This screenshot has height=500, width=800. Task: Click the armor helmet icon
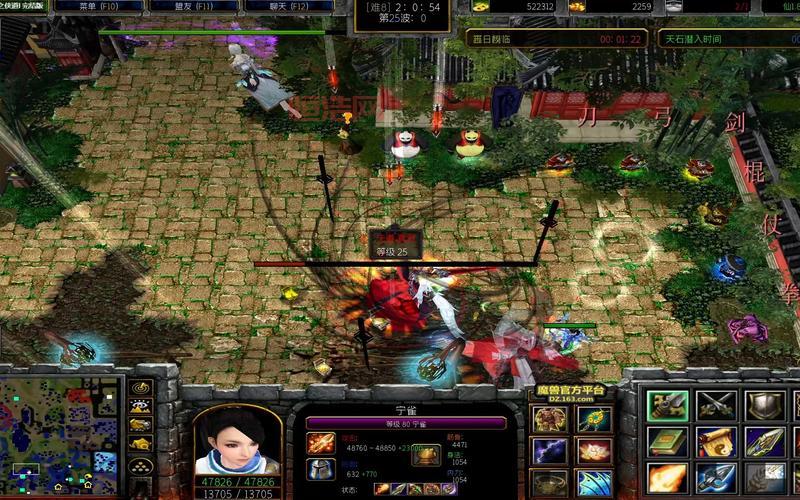tap(320, 469)
